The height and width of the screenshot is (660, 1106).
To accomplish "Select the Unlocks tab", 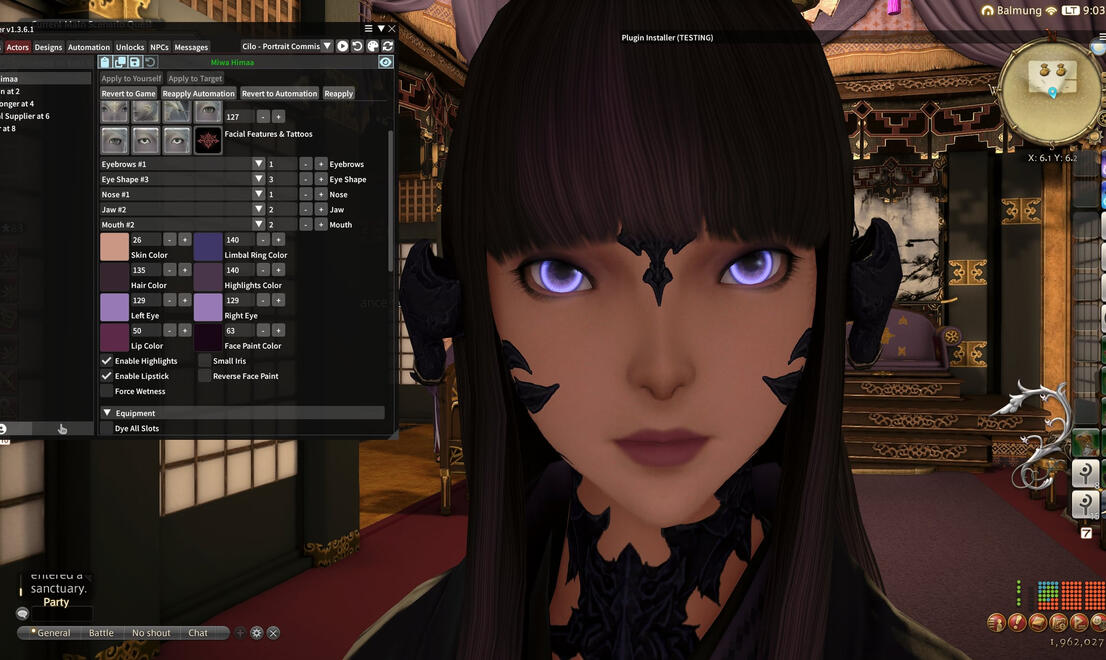I will (130, 47).
